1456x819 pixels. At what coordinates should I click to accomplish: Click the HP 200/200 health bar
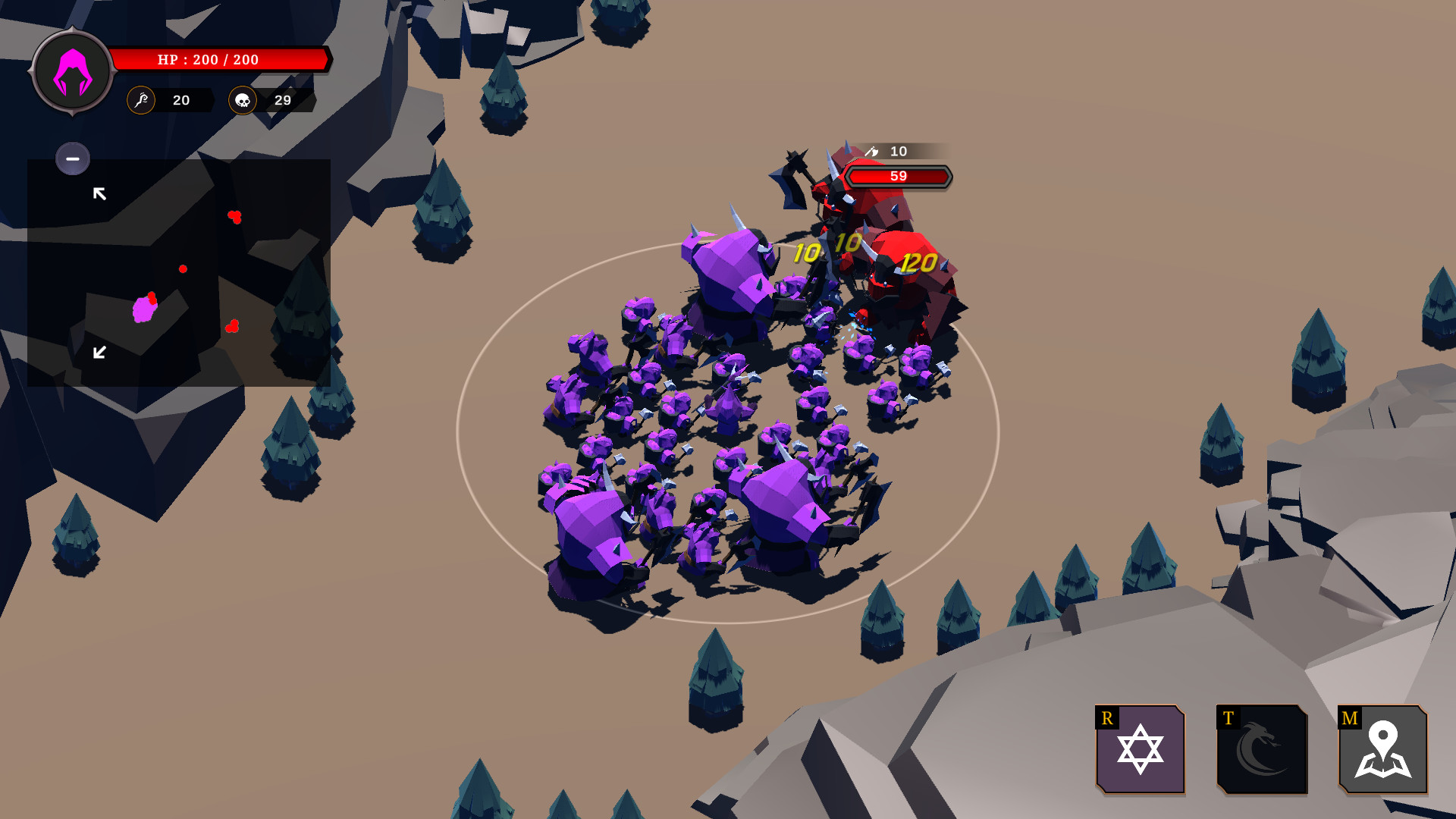tap(218, 59)
